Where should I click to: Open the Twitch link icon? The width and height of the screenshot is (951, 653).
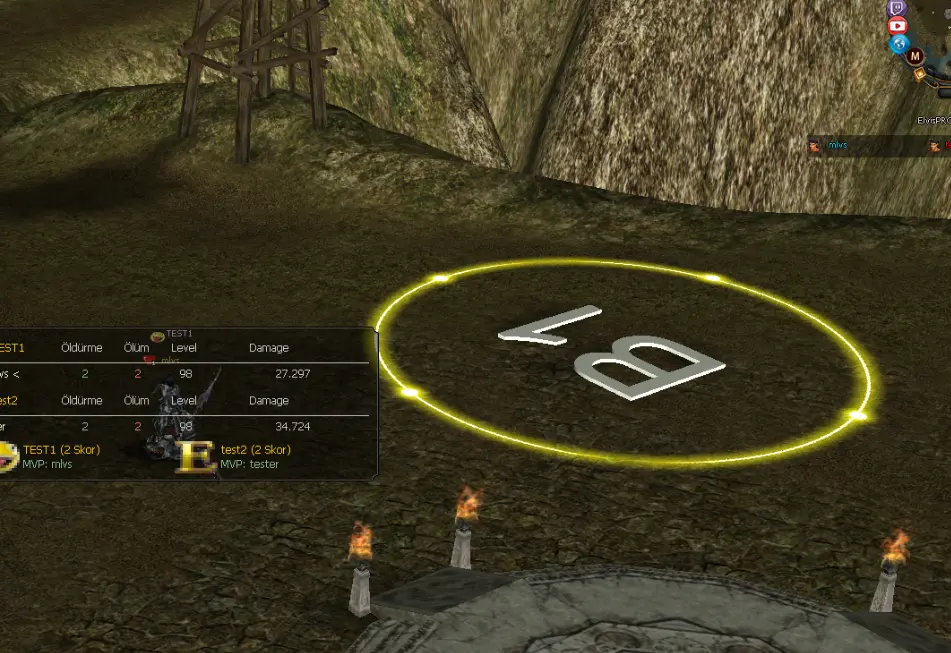click(897, 8)
